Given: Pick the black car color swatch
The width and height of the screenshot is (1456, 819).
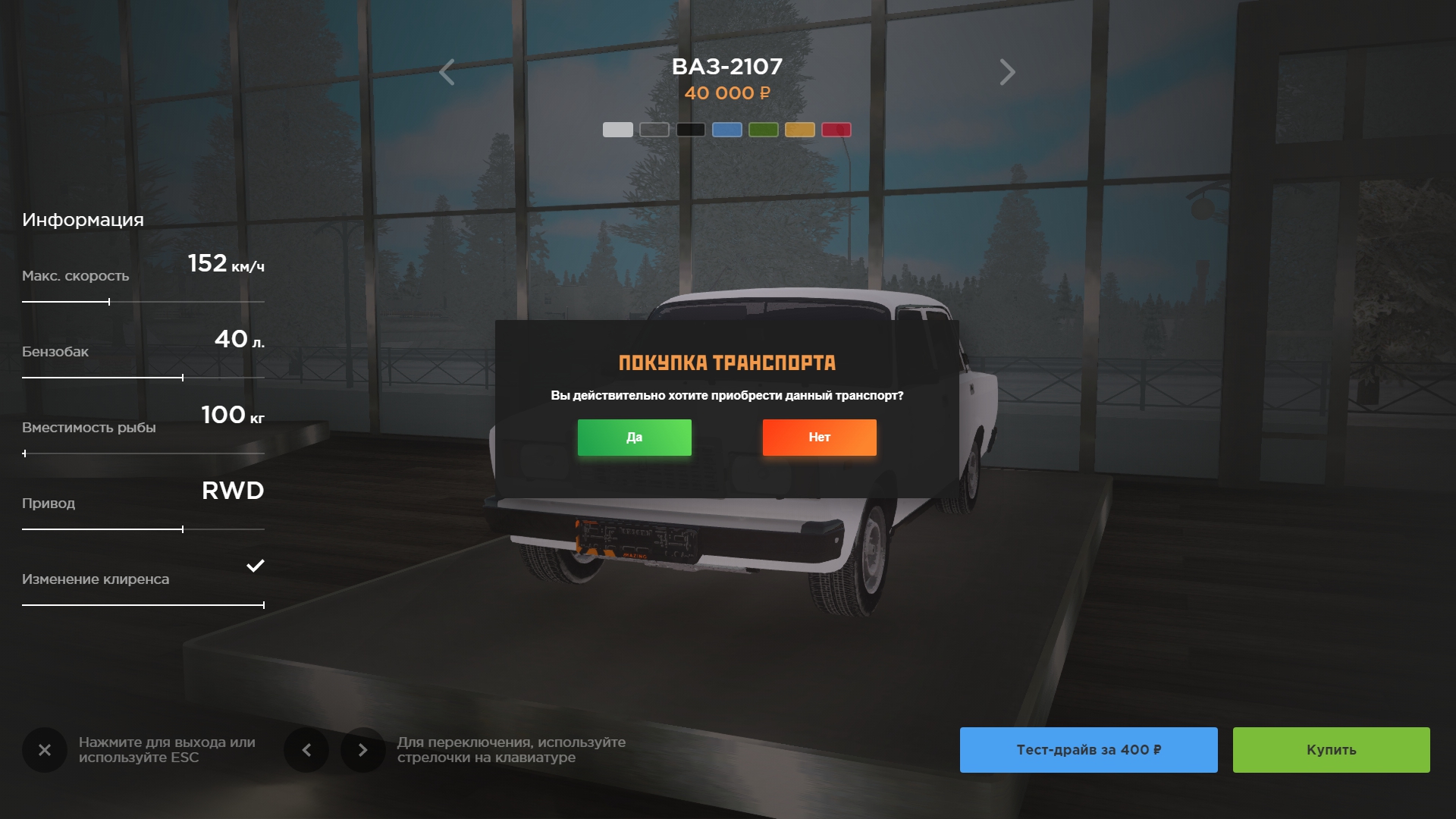Looking at the screenshot, I should coord(690,130).
